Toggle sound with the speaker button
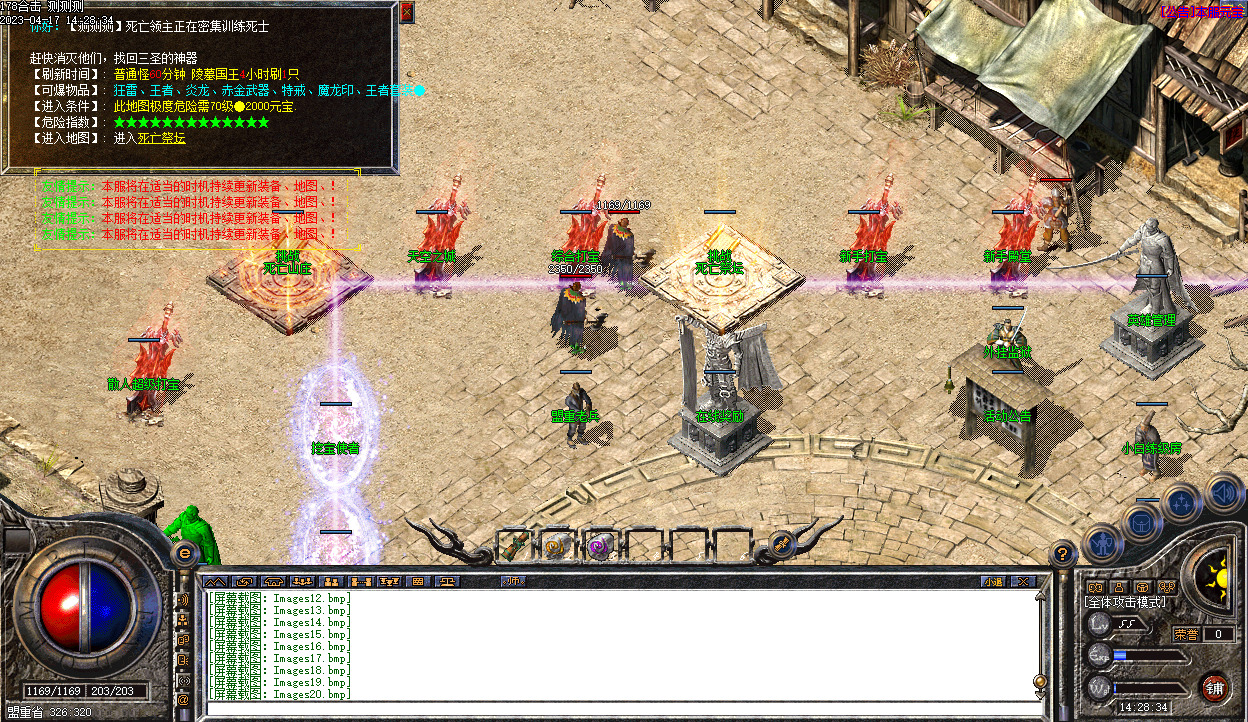Screen dimensions: 1248x722 click(1224, 492)
